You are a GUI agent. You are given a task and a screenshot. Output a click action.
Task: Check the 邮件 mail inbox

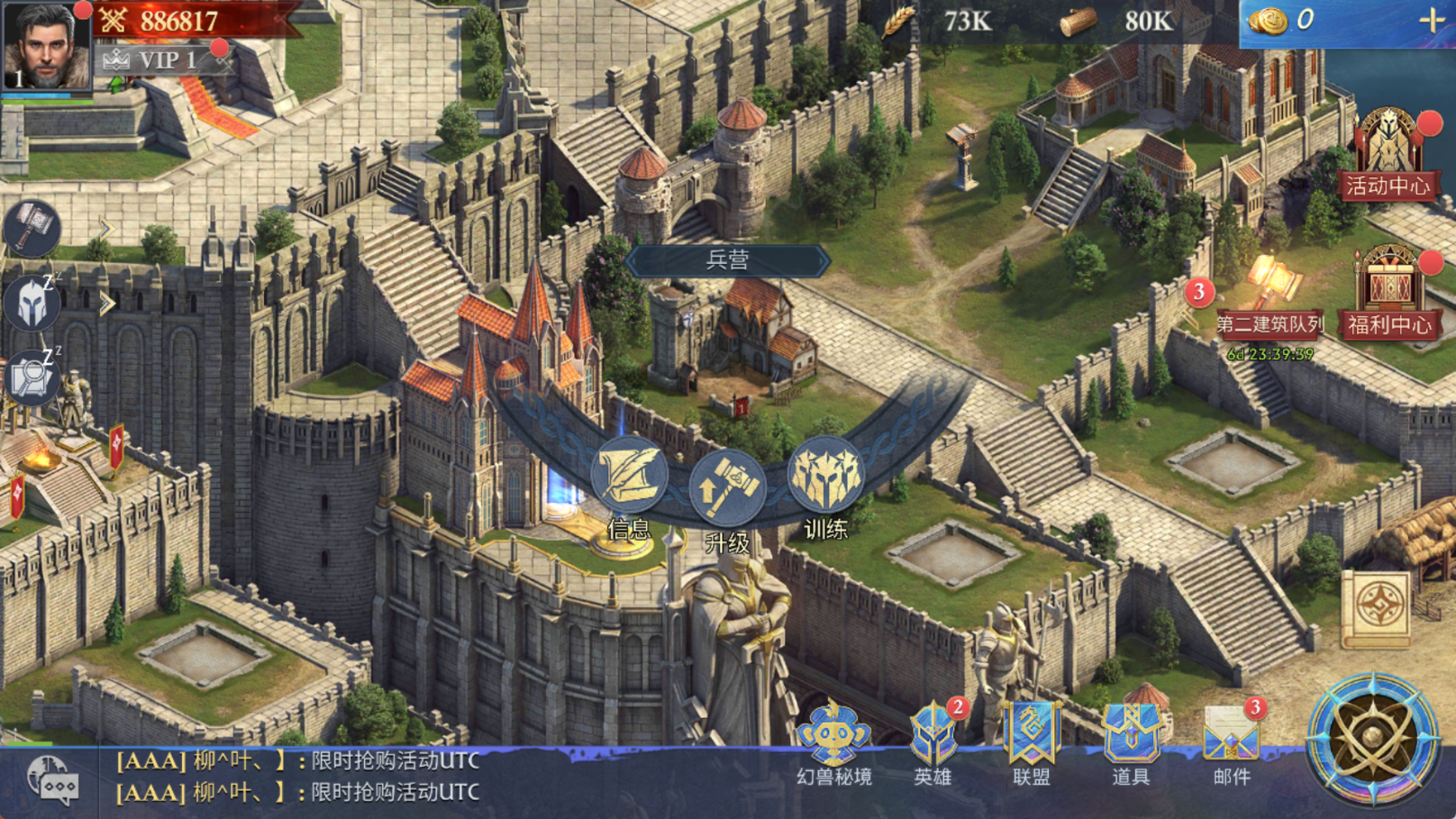pos(1231,741)
